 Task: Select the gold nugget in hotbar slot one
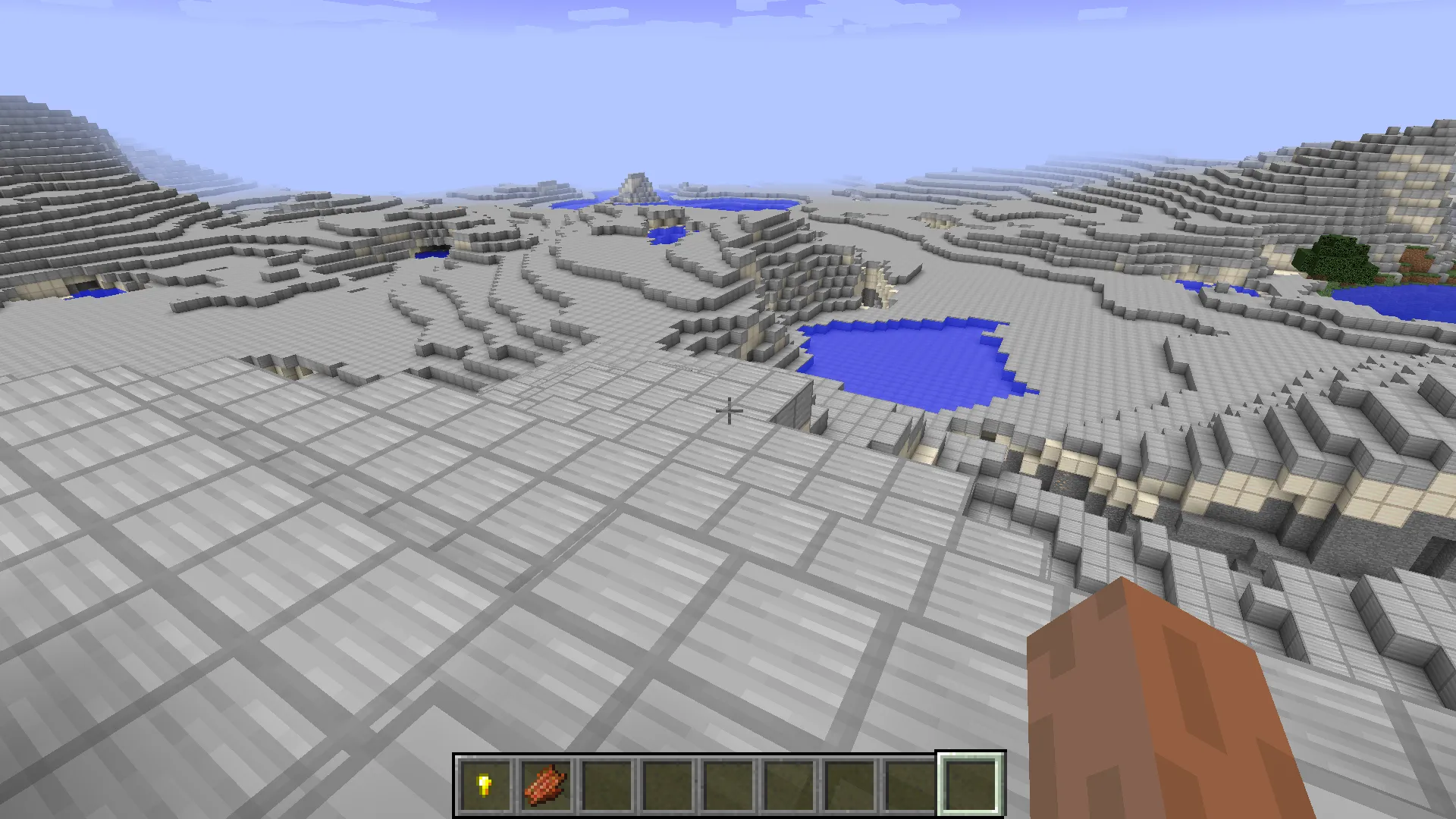485,783
